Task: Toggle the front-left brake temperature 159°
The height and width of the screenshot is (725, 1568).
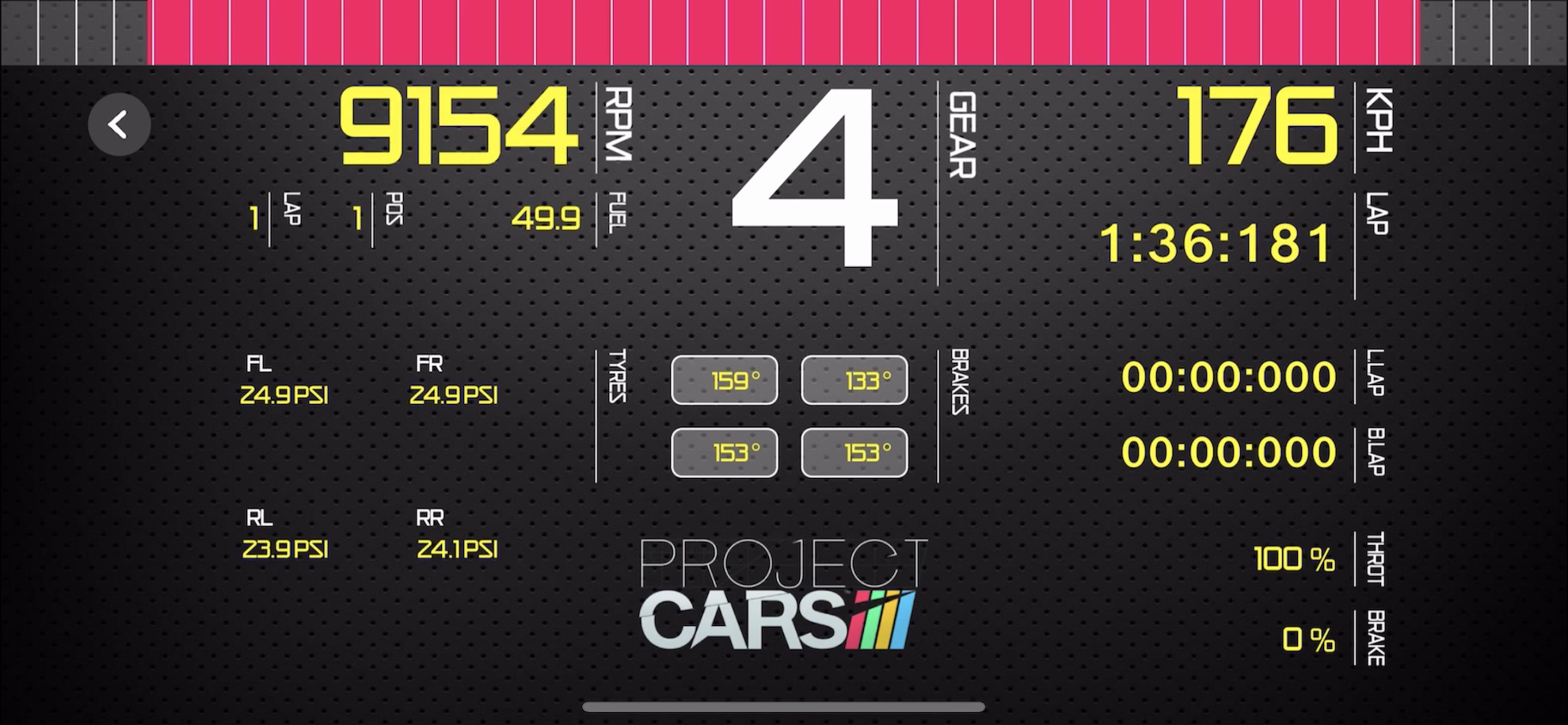Action: (724, 380)
